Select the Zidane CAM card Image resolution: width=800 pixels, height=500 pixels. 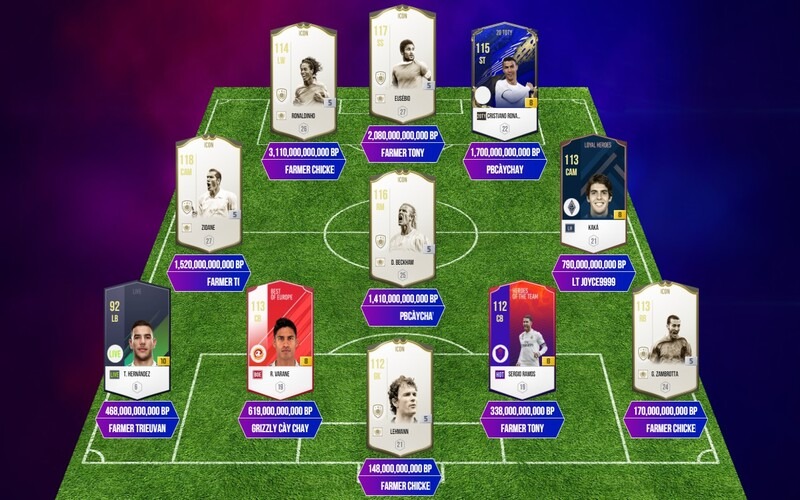209,193
